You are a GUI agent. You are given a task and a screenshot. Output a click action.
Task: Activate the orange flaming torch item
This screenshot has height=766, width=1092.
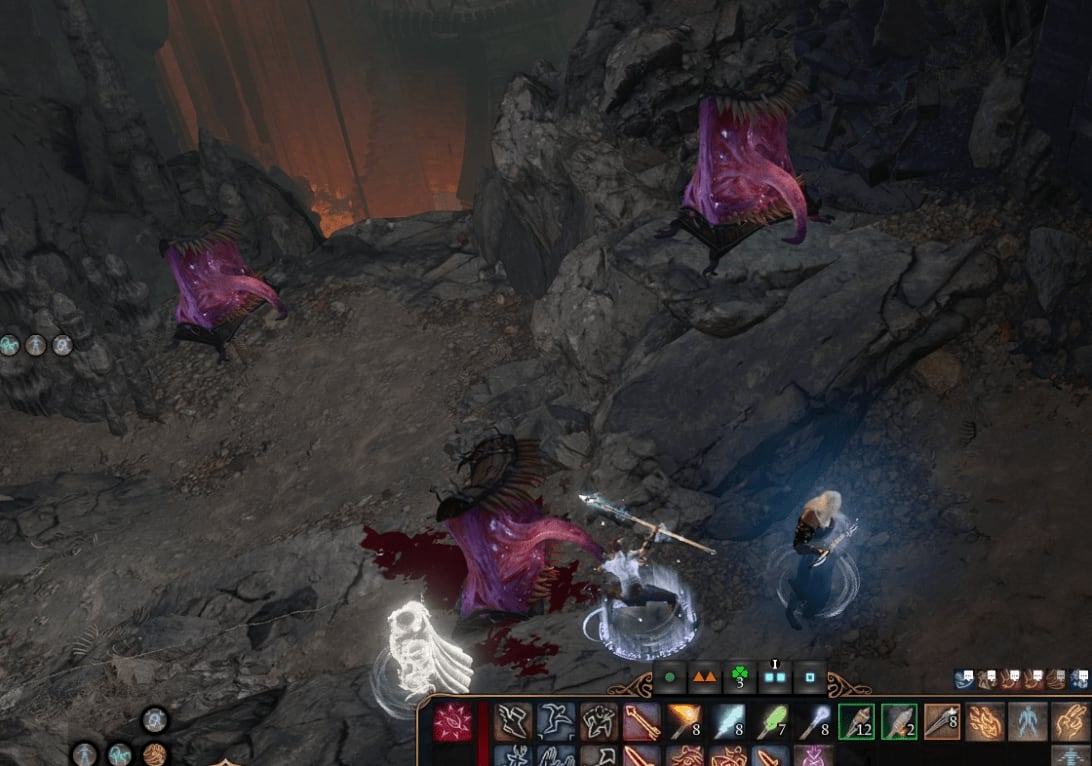685,721
